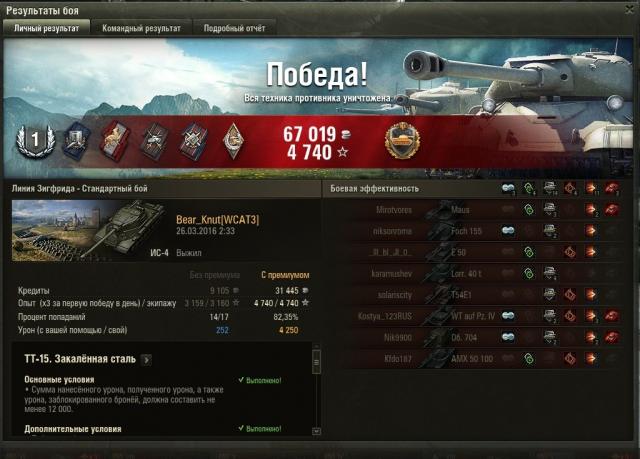Select the Личный результат tab
Screen dimensions: 640x459
46,29
